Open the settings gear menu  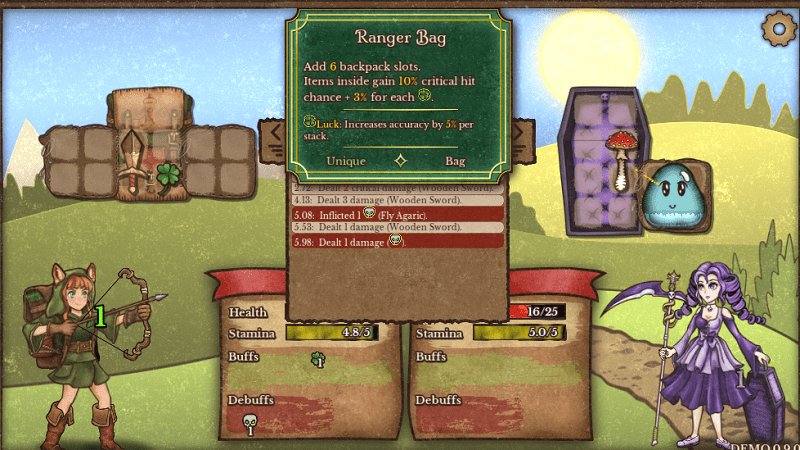(776, 28)
